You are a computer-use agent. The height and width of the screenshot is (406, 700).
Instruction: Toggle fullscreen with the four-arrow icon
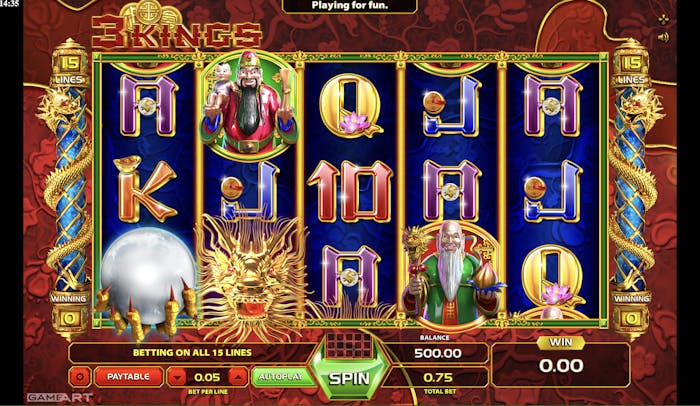tap(662, 18)
